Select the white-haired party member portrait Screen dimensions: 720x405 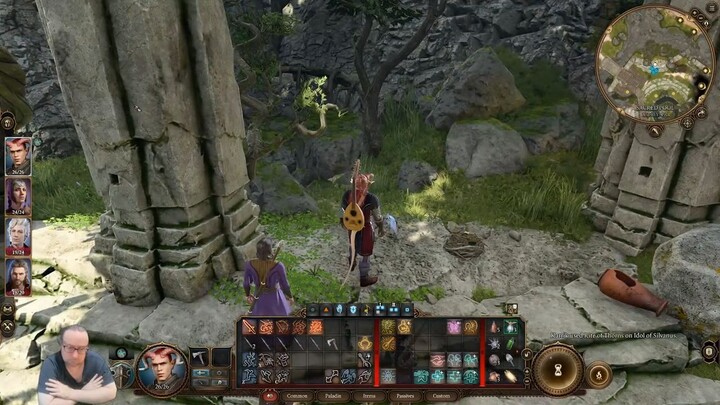pyautogui.click(x=18, y=237)
